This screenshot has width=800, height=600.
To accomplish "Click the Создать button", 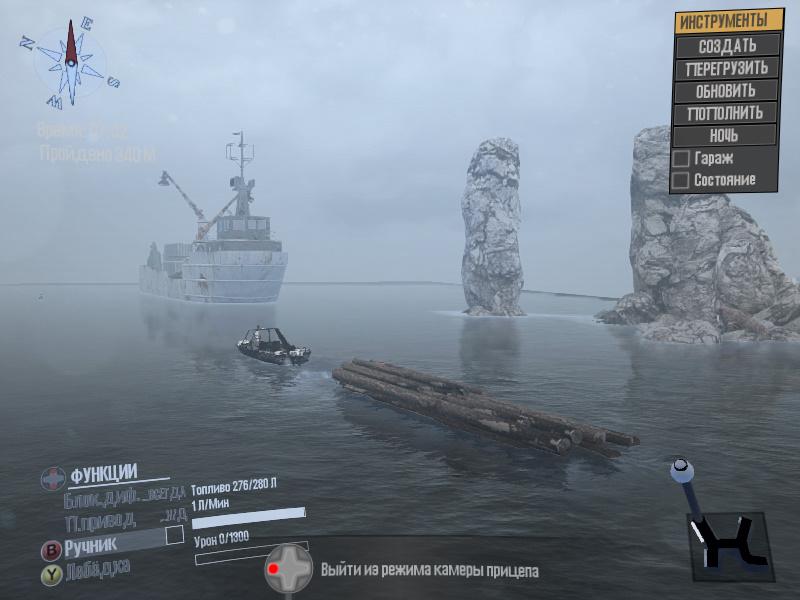I will point(726,46).
